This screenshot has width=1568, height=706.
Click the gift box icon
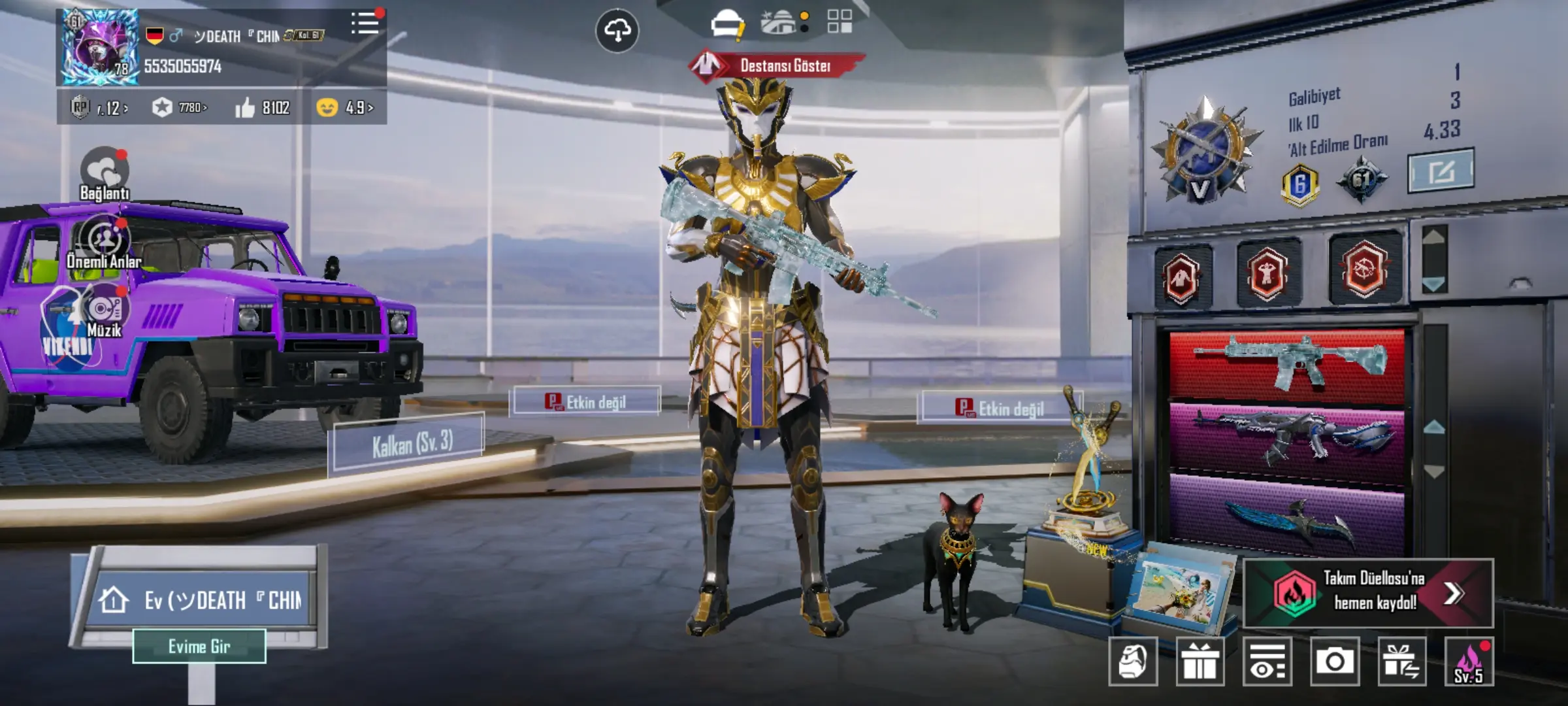pos(1200,662)
